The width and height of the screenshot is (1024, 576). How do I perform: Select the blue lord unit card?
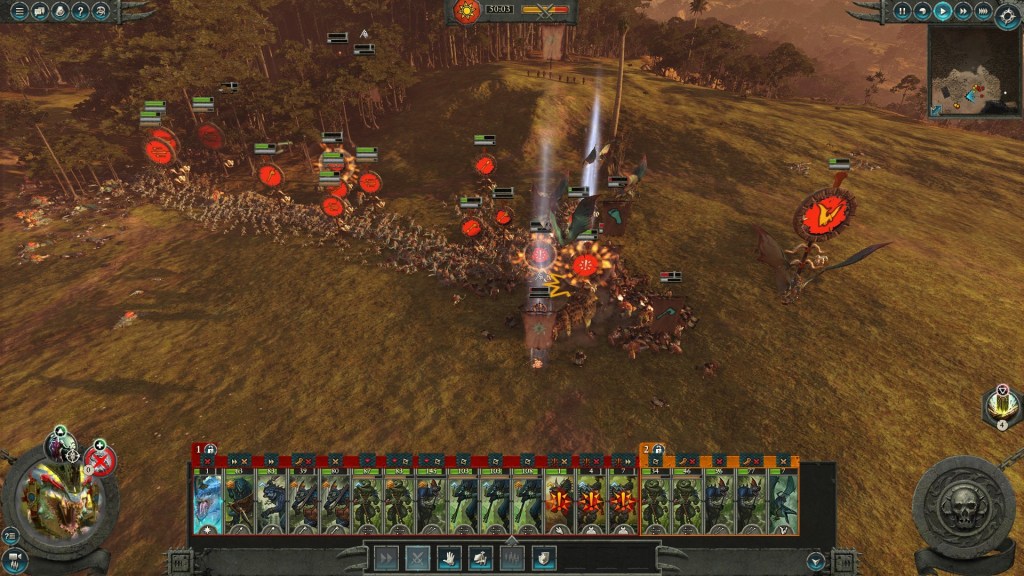pos(208,500)
